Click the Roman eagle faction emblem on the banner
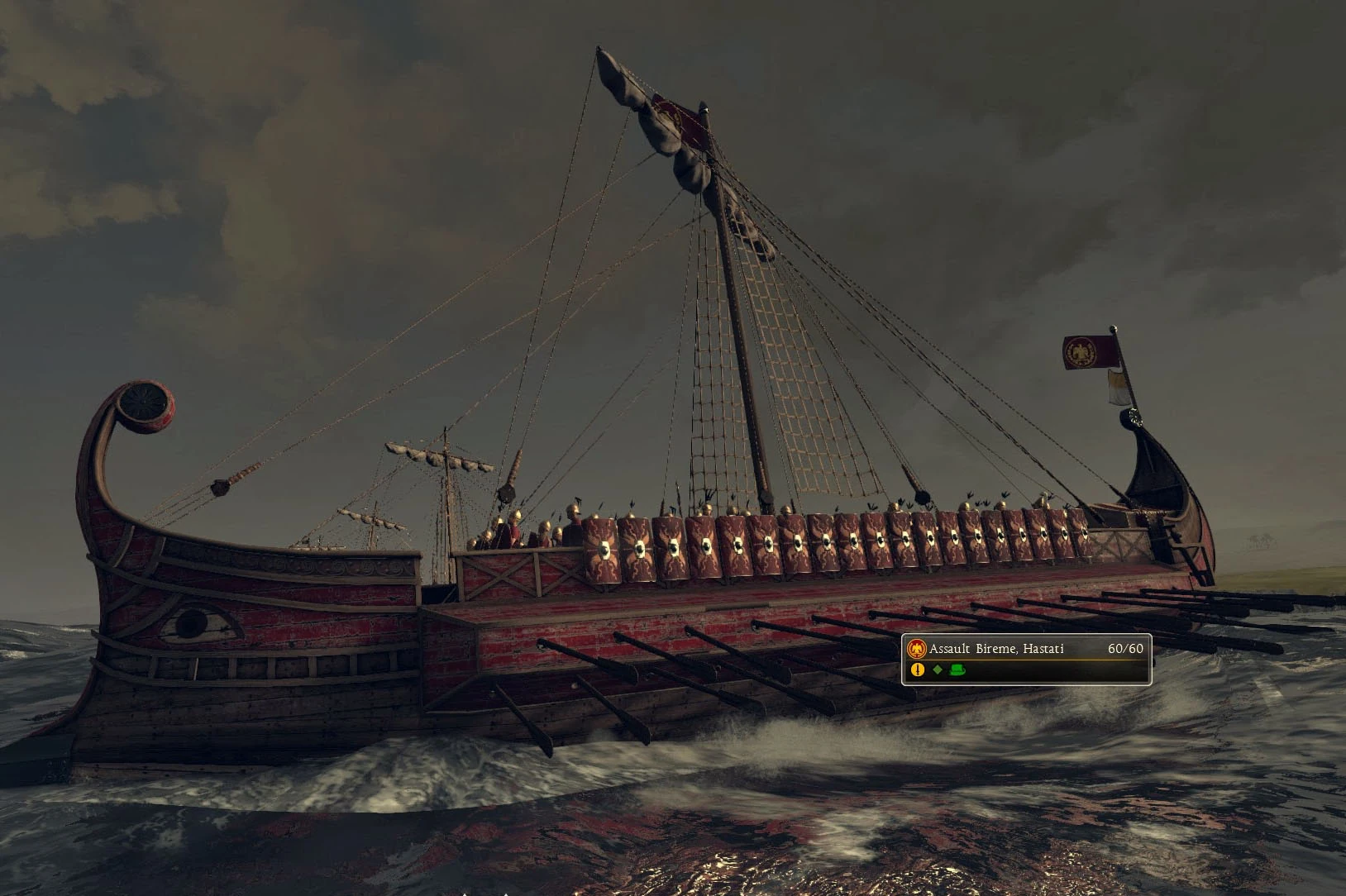 (x=916, y=648)
